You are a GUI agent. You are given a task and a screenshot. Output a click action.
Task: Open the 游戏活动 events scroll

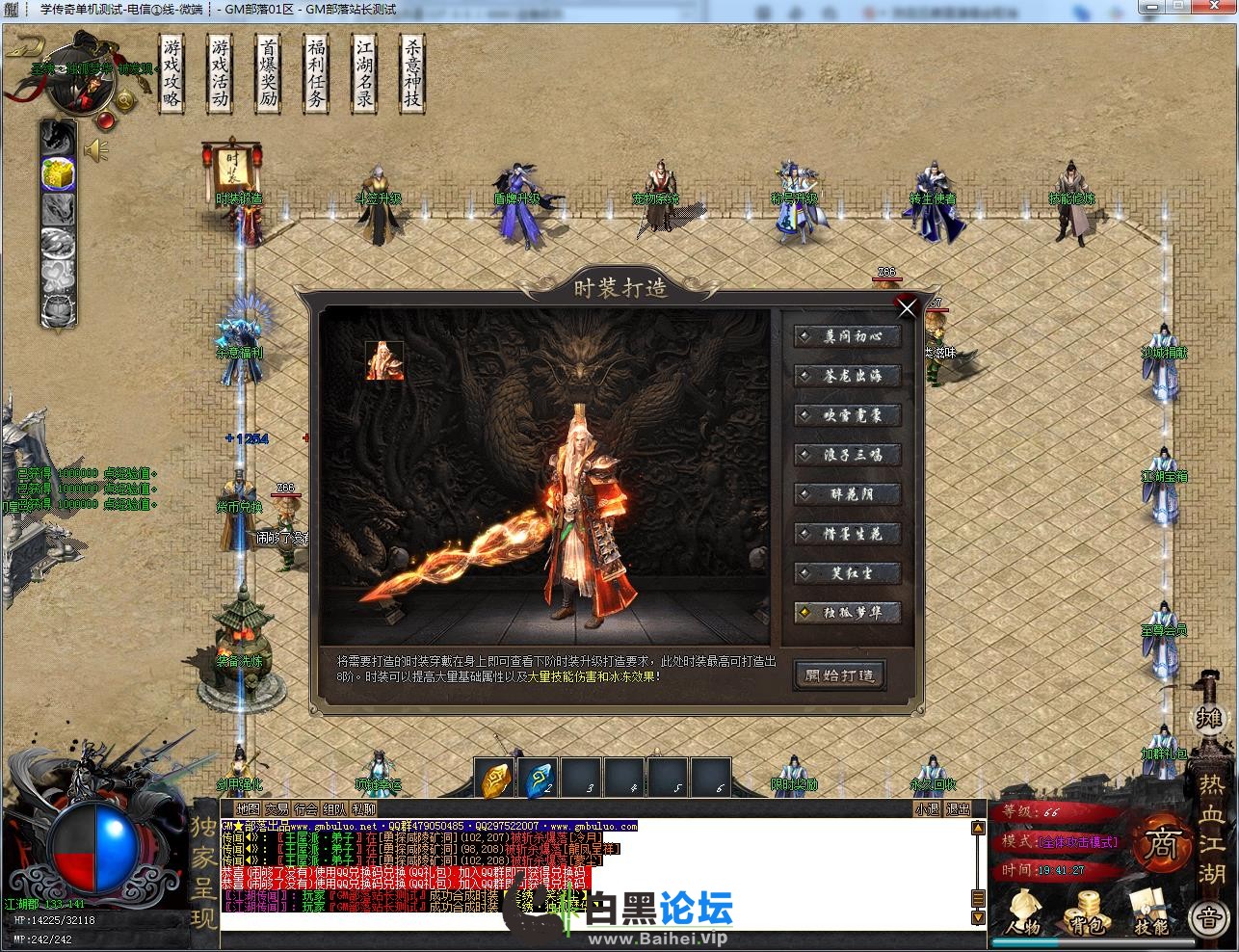(221, 73)
